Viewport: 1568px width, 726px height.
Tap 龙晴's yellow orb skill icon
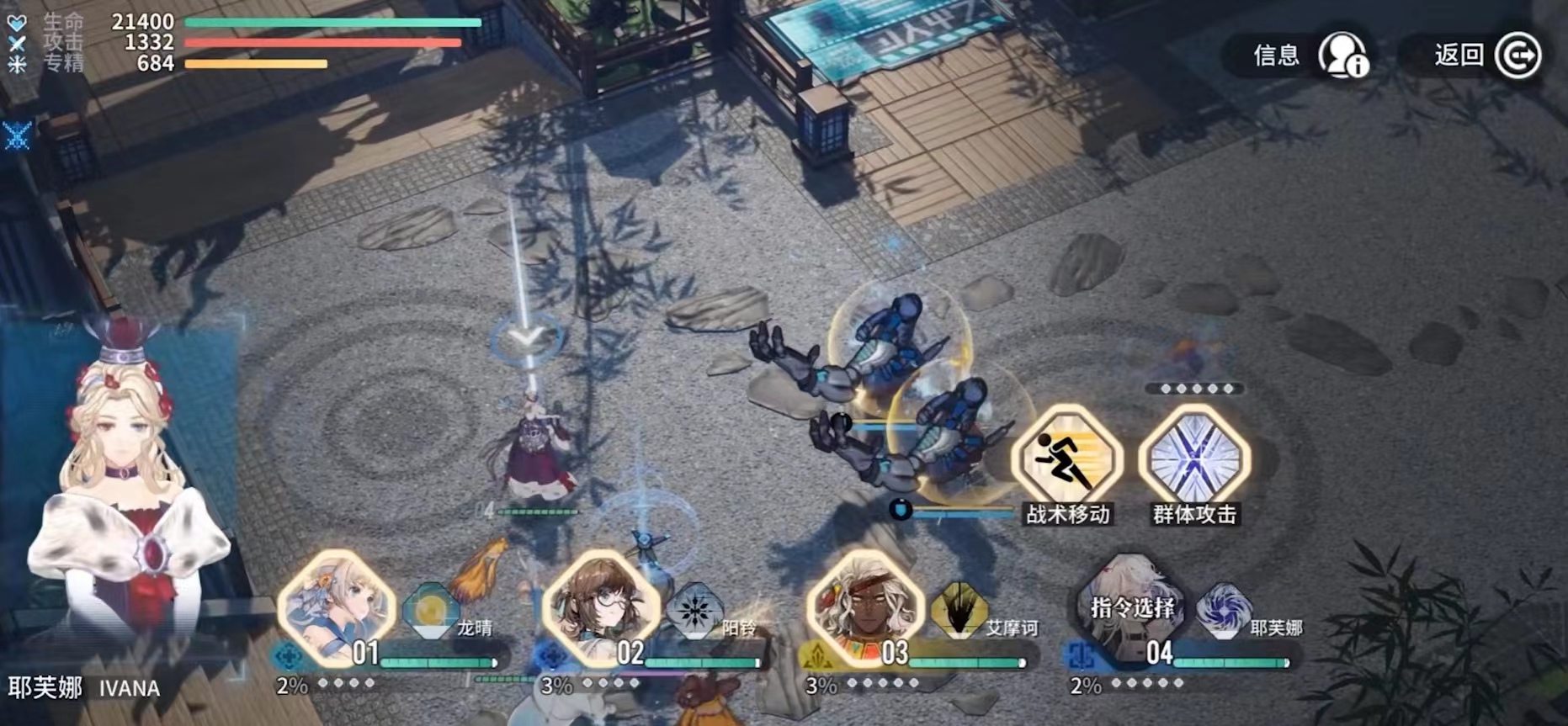coord(429,610)
